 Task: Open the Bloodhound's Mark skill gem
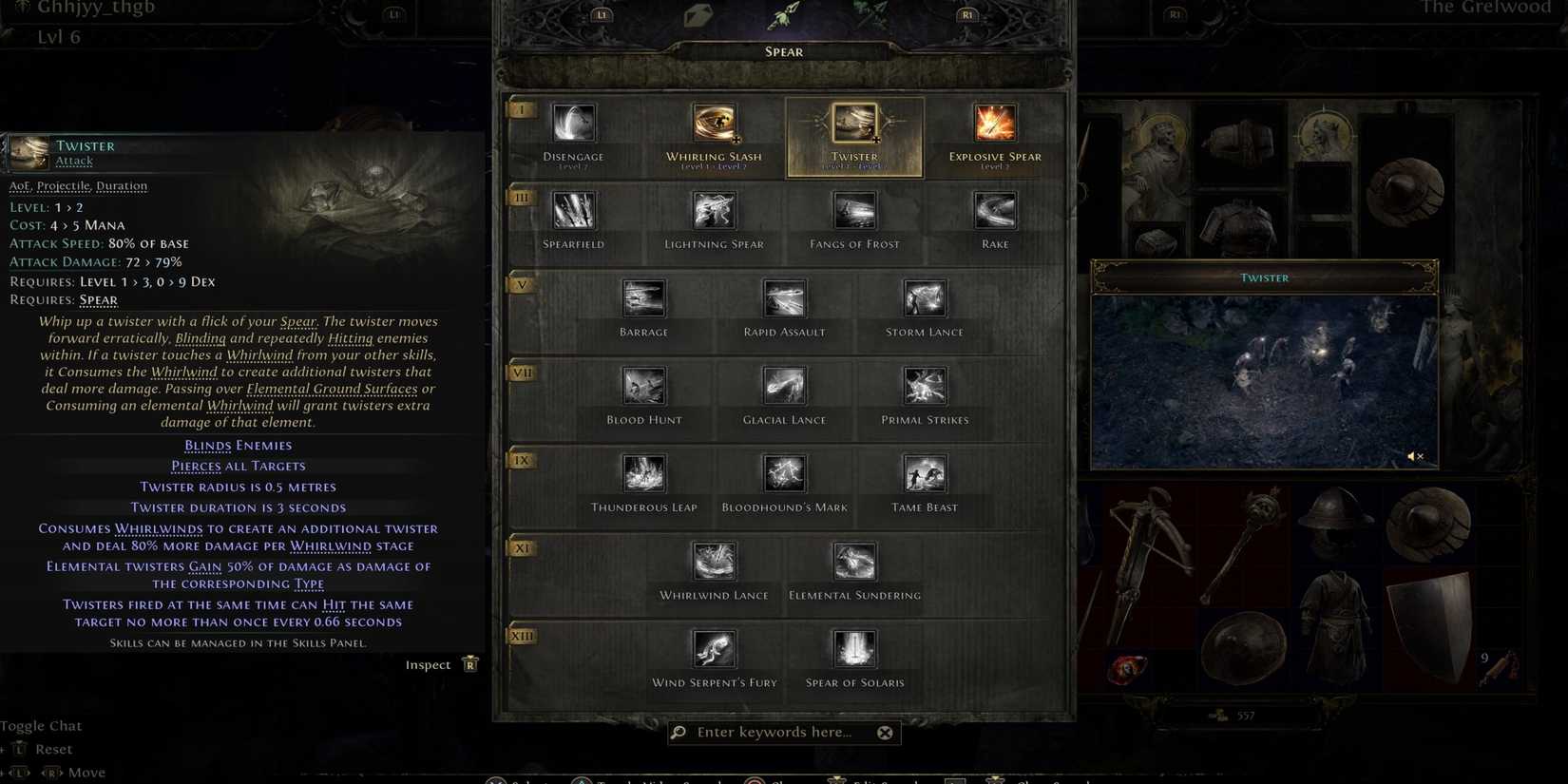(783, 473)
